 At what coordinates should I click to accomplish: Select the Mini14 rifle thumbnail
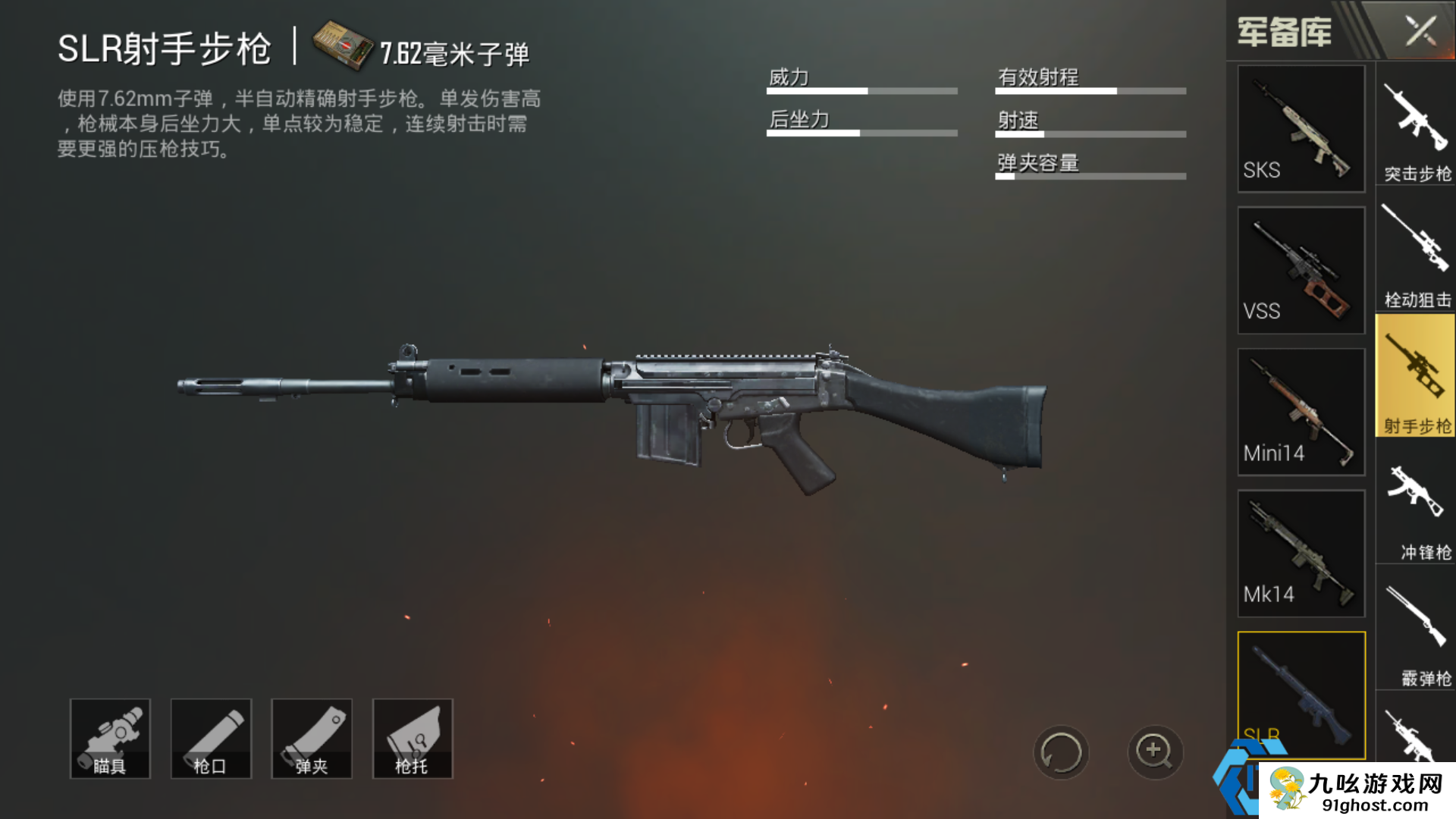point(1300,411)
